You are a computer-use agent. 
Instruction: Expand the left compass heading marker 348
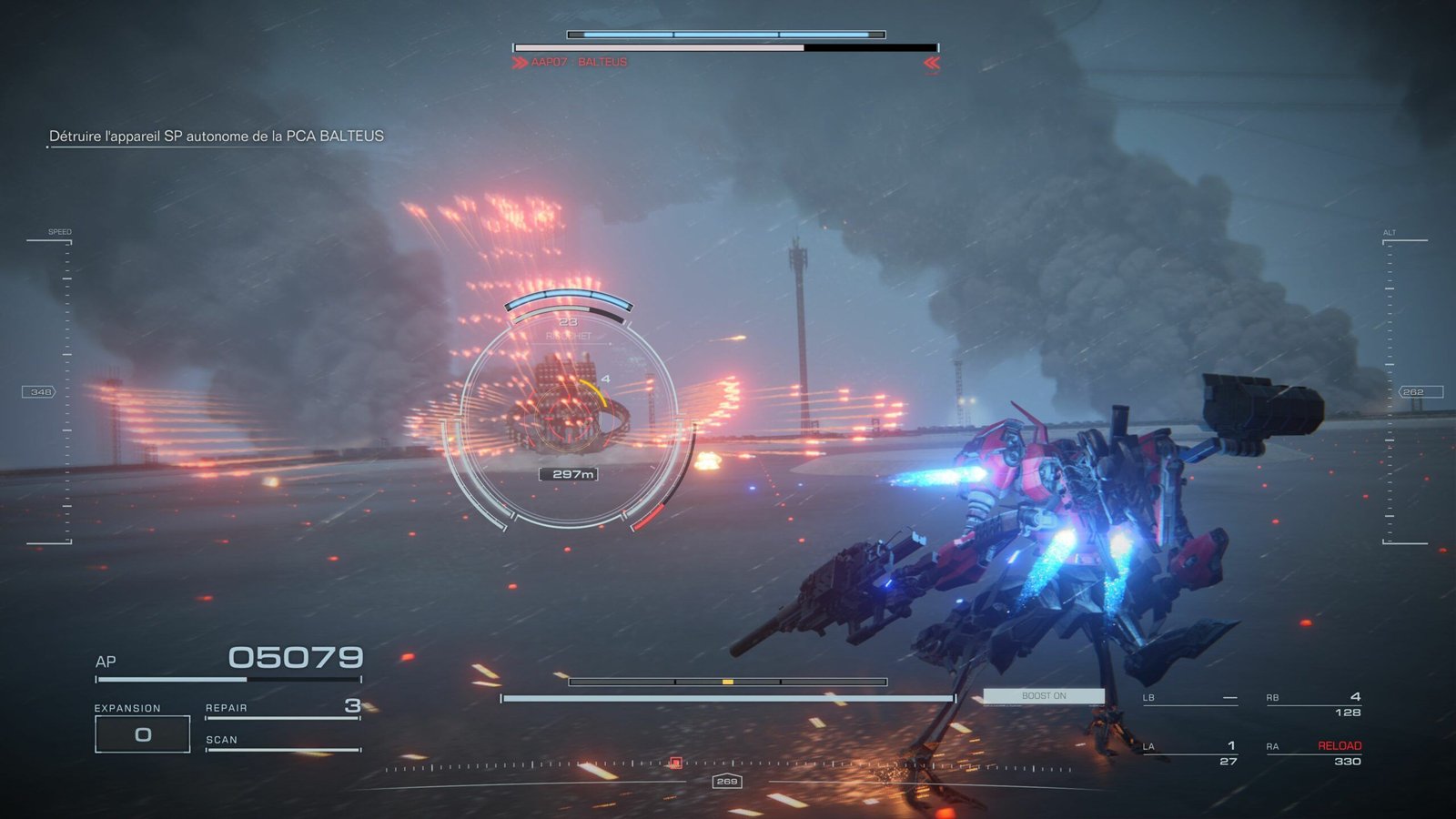coord(39,390)
